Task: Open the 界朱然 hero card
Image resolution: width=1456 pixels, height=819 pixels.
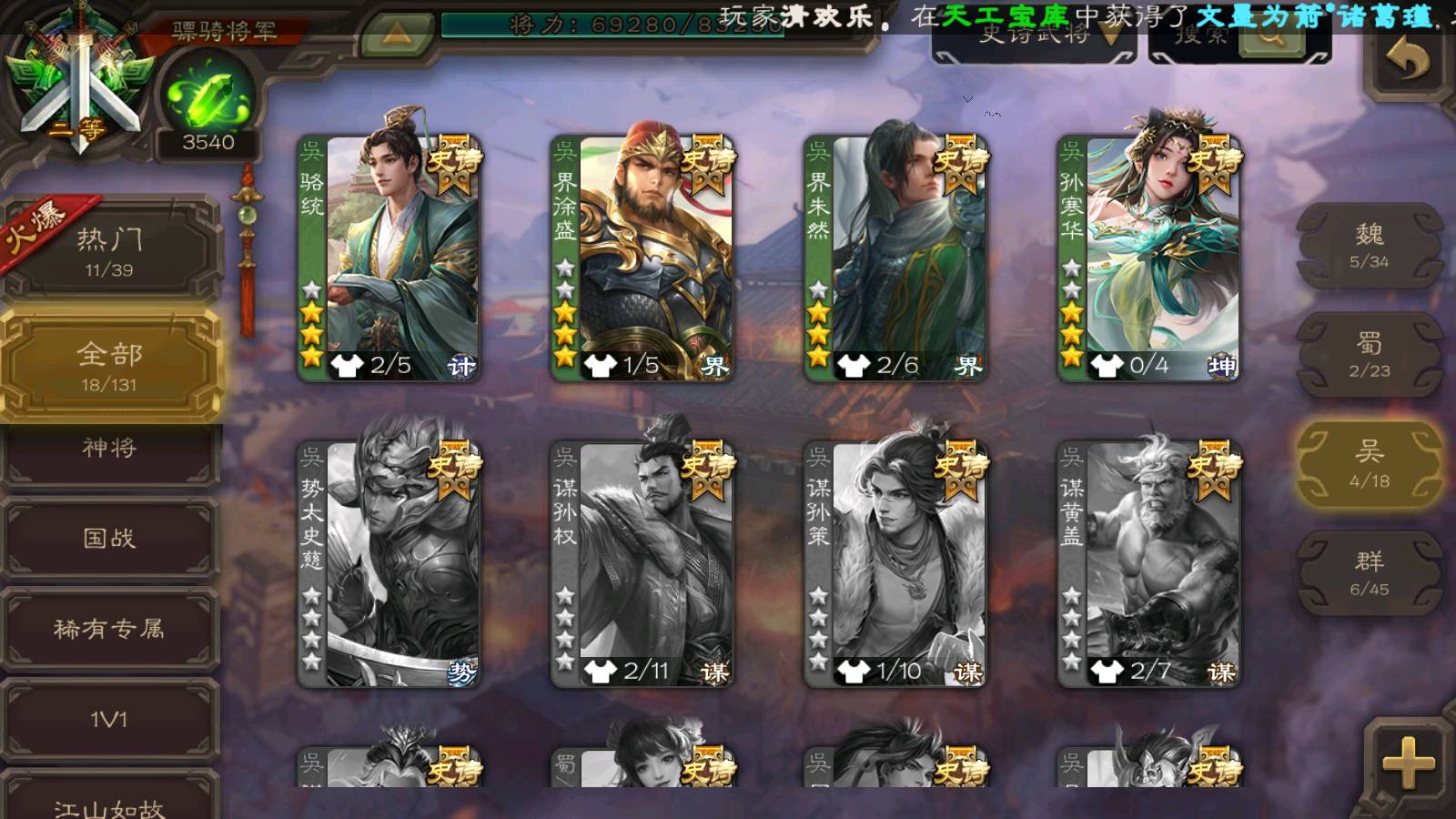Action: tap(895, 258)
